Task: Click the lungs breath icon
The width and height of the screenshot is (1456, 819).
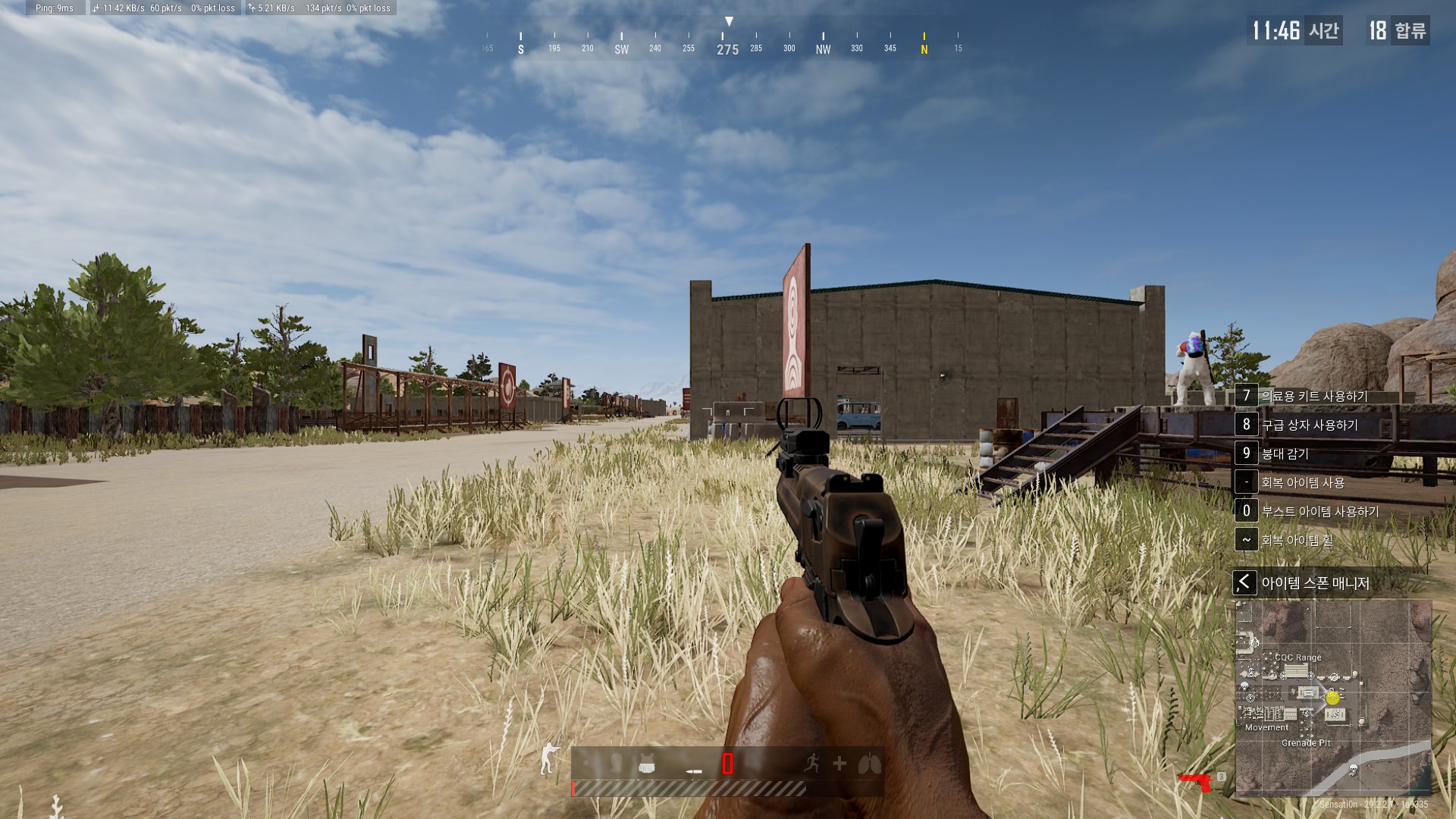Action: click(x=869, y=764)
